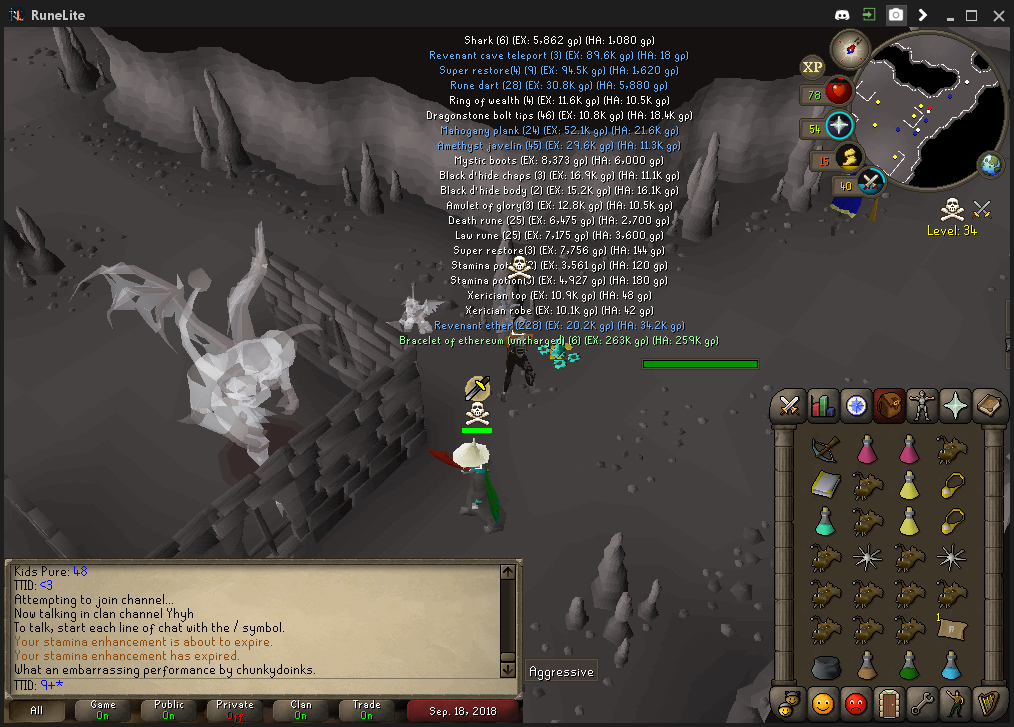Click the green potion in the inventory
The width and height of the screenshot is (1014, 727).
pyautogui.click(x=909, y=665)
